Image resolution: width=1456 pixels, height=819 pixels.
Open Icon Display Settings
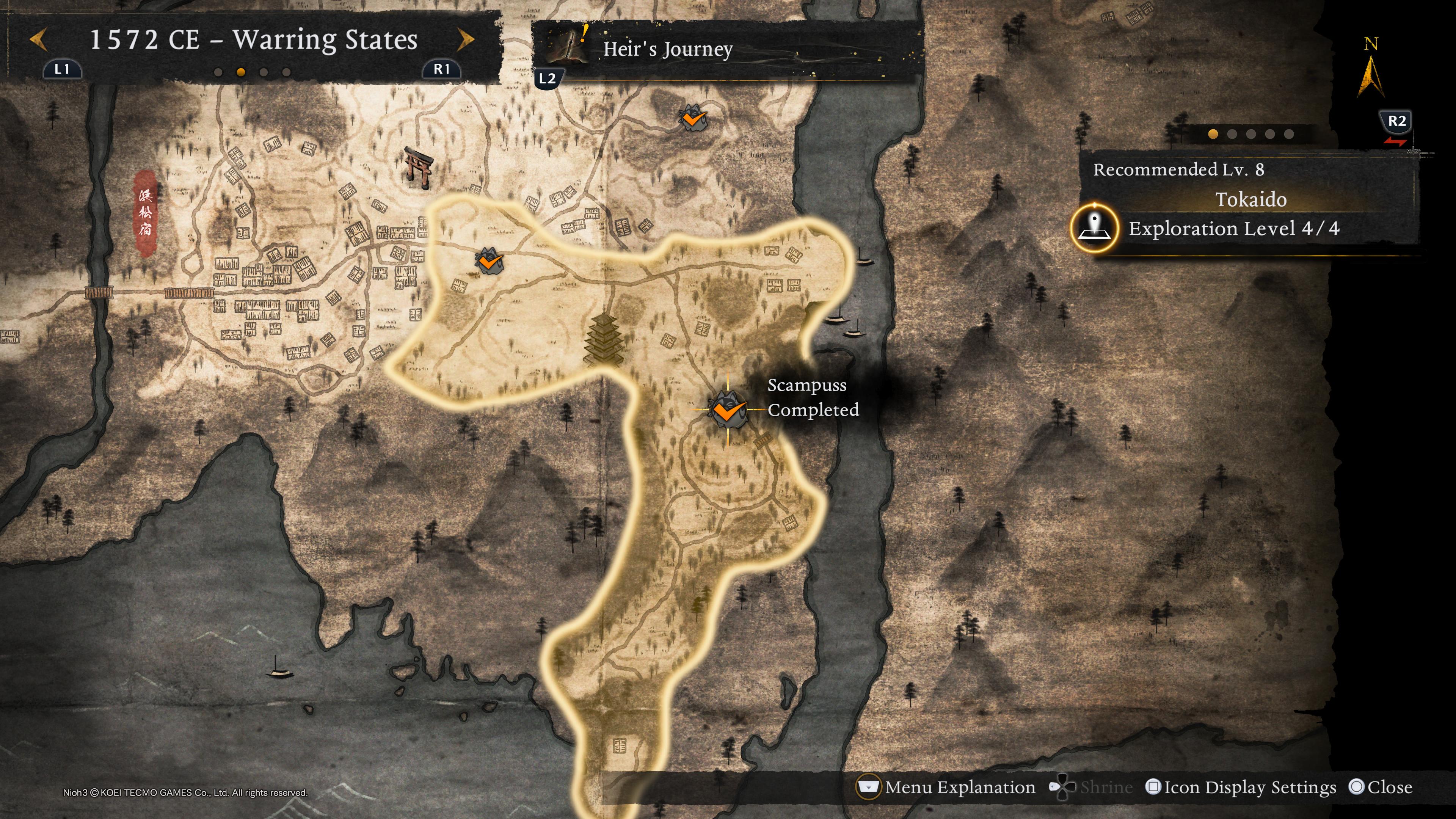(1241, 788)
